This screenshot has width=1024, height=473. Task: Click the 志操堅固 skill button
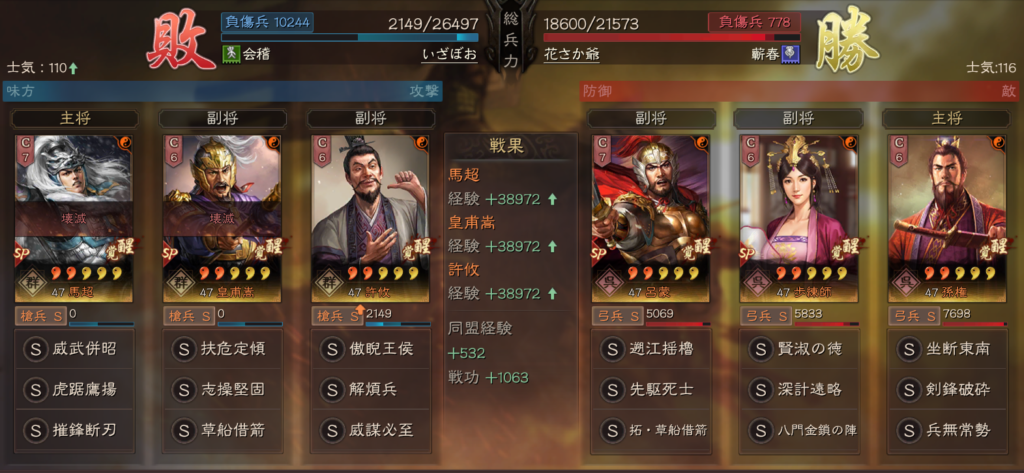point(223,390)
